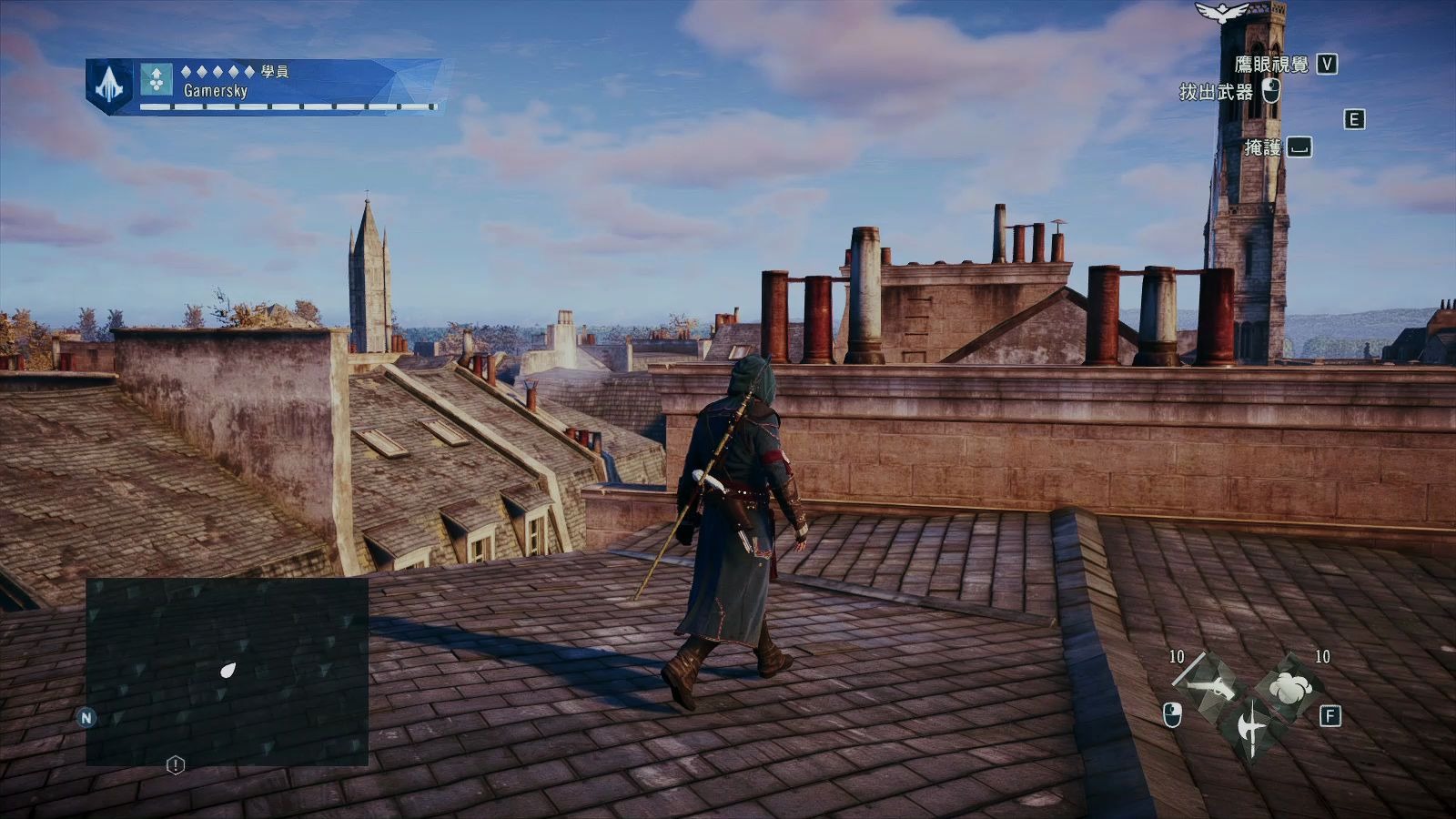Image resolution: width=1456 pixels, height=819 pixels.
Task: Click the eagle emblem icon
Action: pyautogui.click(x=1221, y=12)
